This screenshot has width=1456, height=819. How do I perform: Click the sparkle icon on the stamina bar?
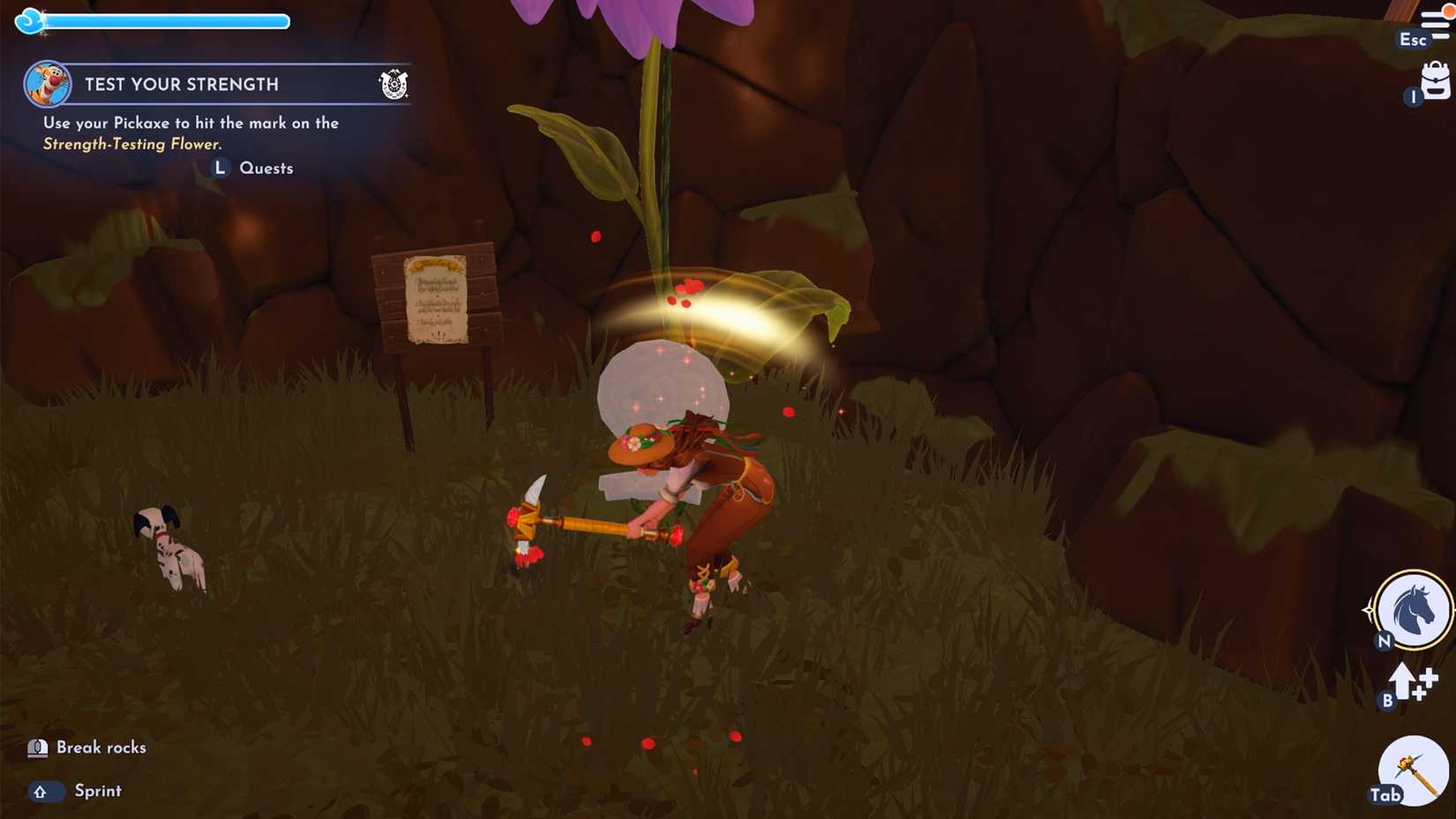pos(29,19)
